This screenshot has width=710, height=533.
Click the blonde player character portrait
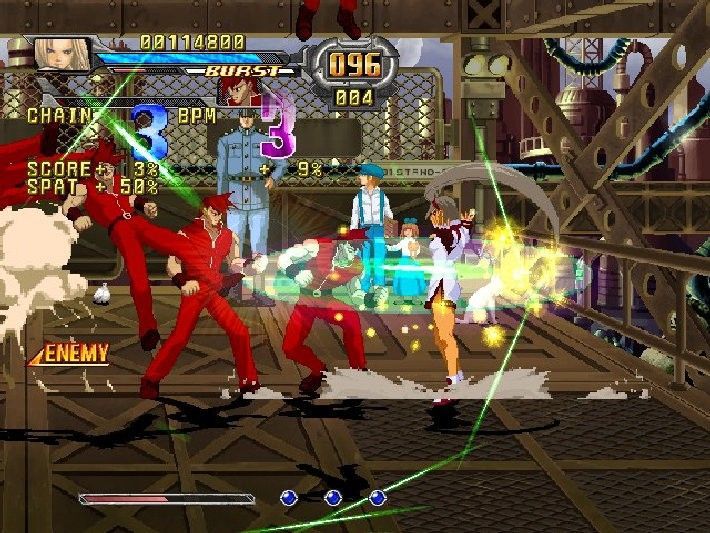click(x=62, y=54)
